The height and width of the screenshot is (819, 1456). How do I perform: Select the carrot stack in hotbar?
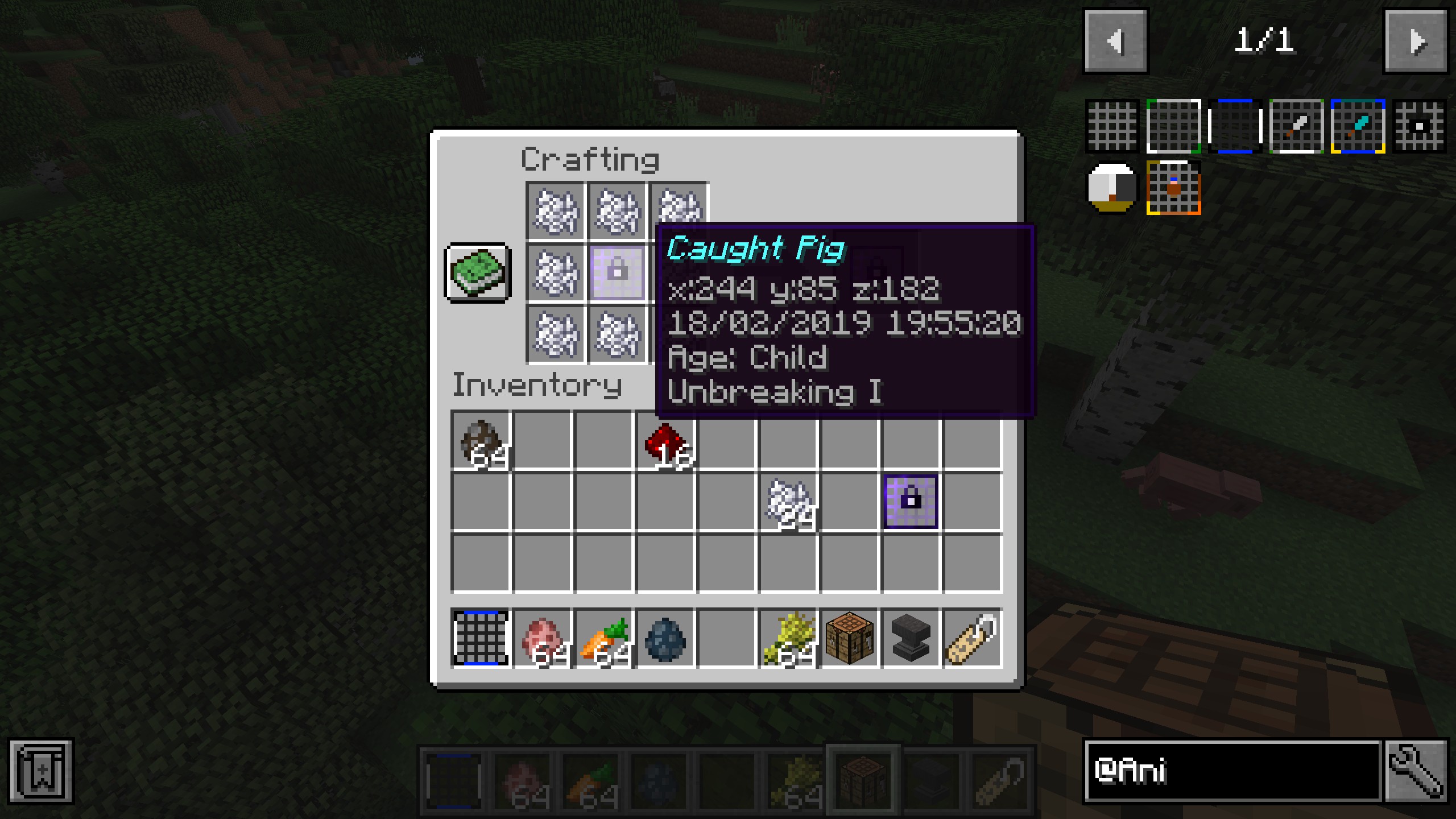pos(603,638)
